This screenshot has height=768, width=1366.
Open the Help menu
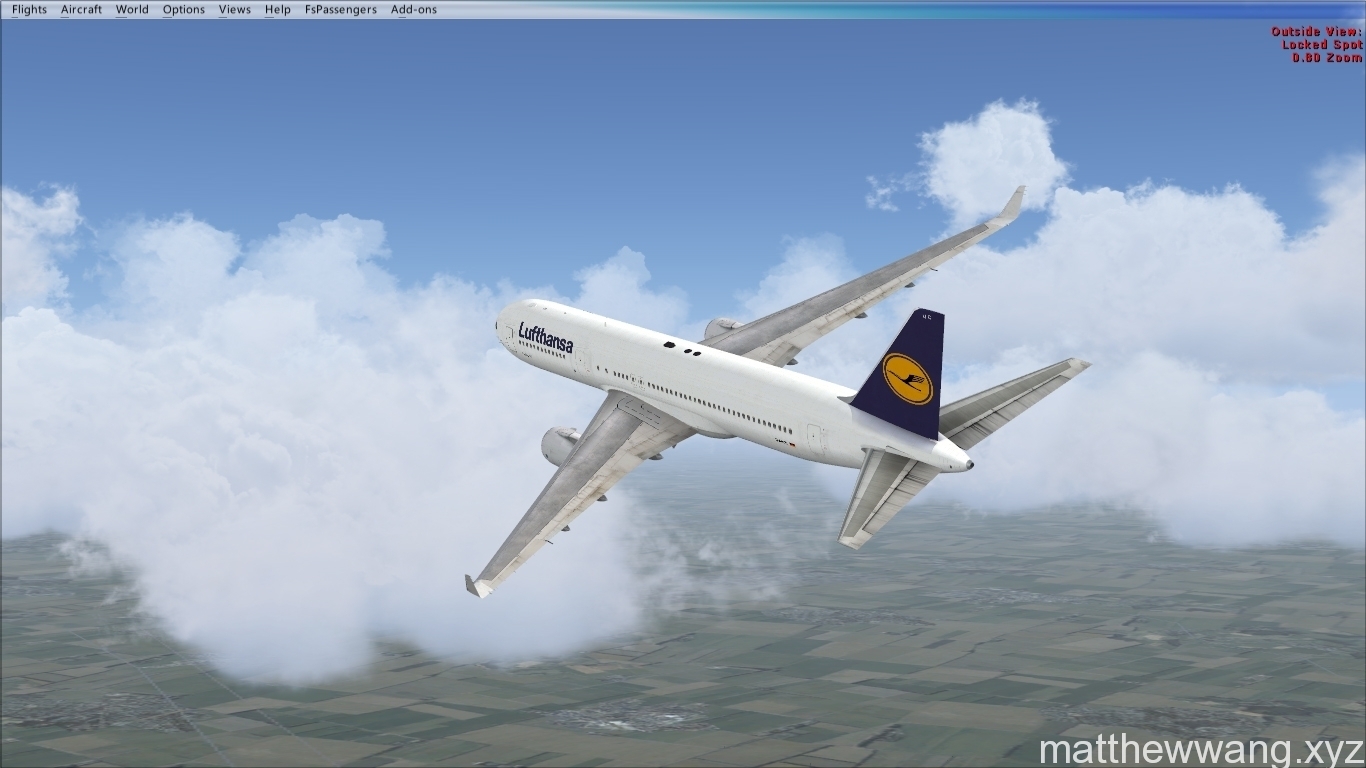click(278, 10)
